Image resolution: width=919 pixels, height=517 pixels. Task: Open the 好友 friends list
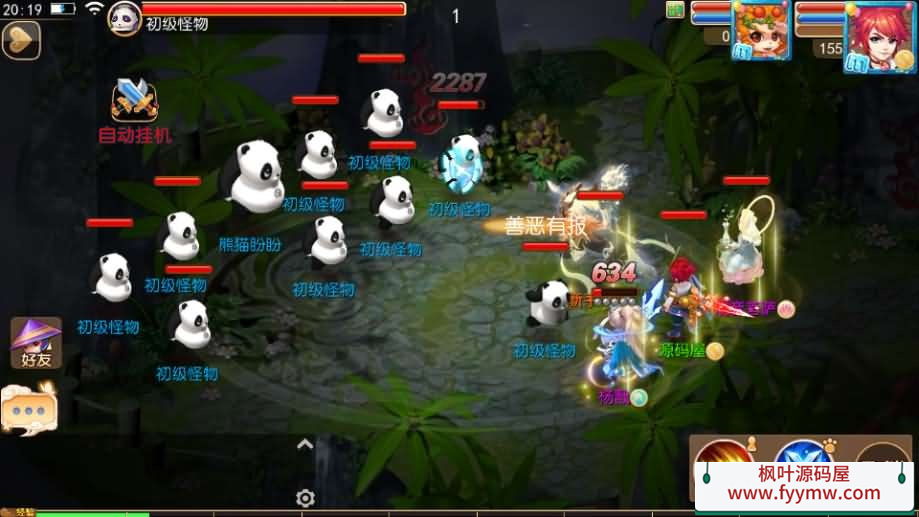tap(36, 342)
